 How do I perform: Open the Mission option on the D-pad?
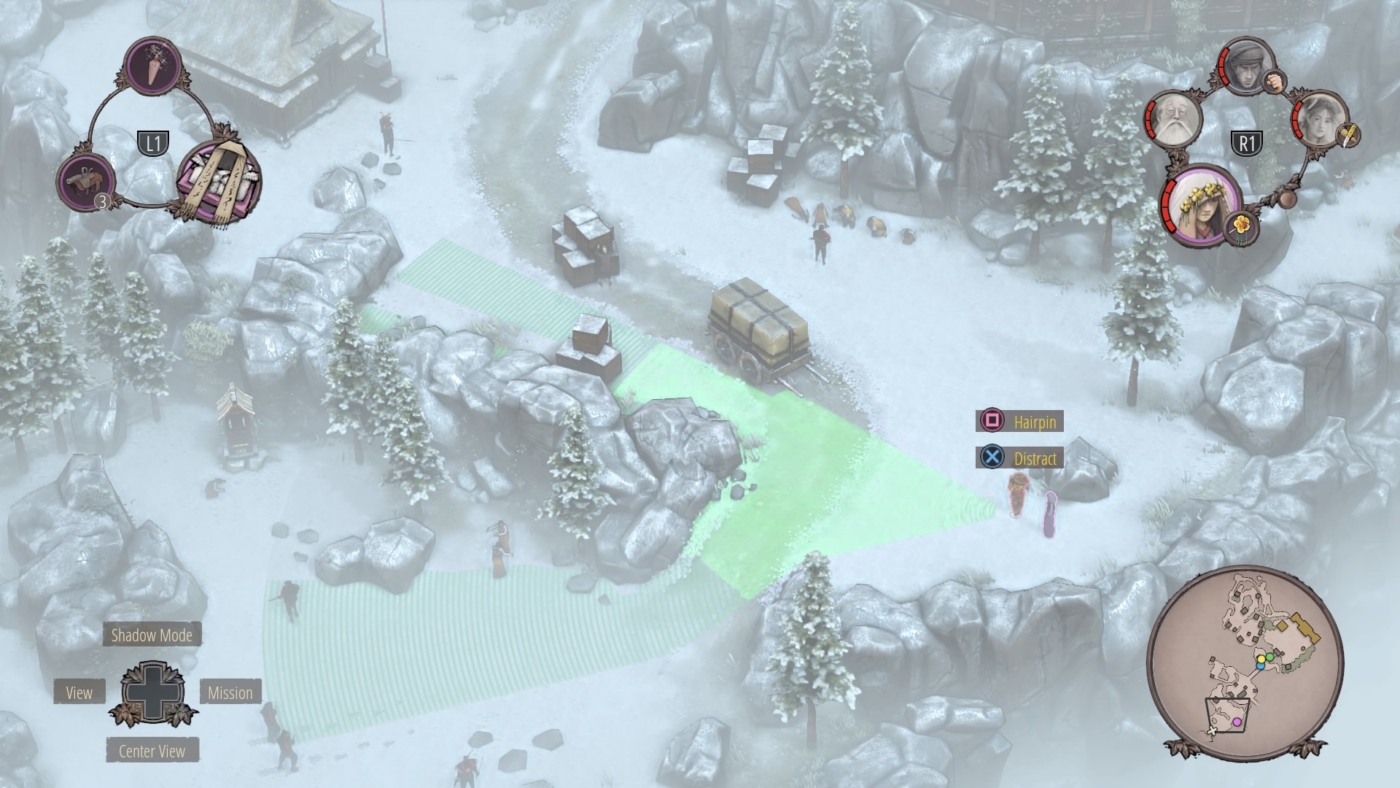coord(232,692)
